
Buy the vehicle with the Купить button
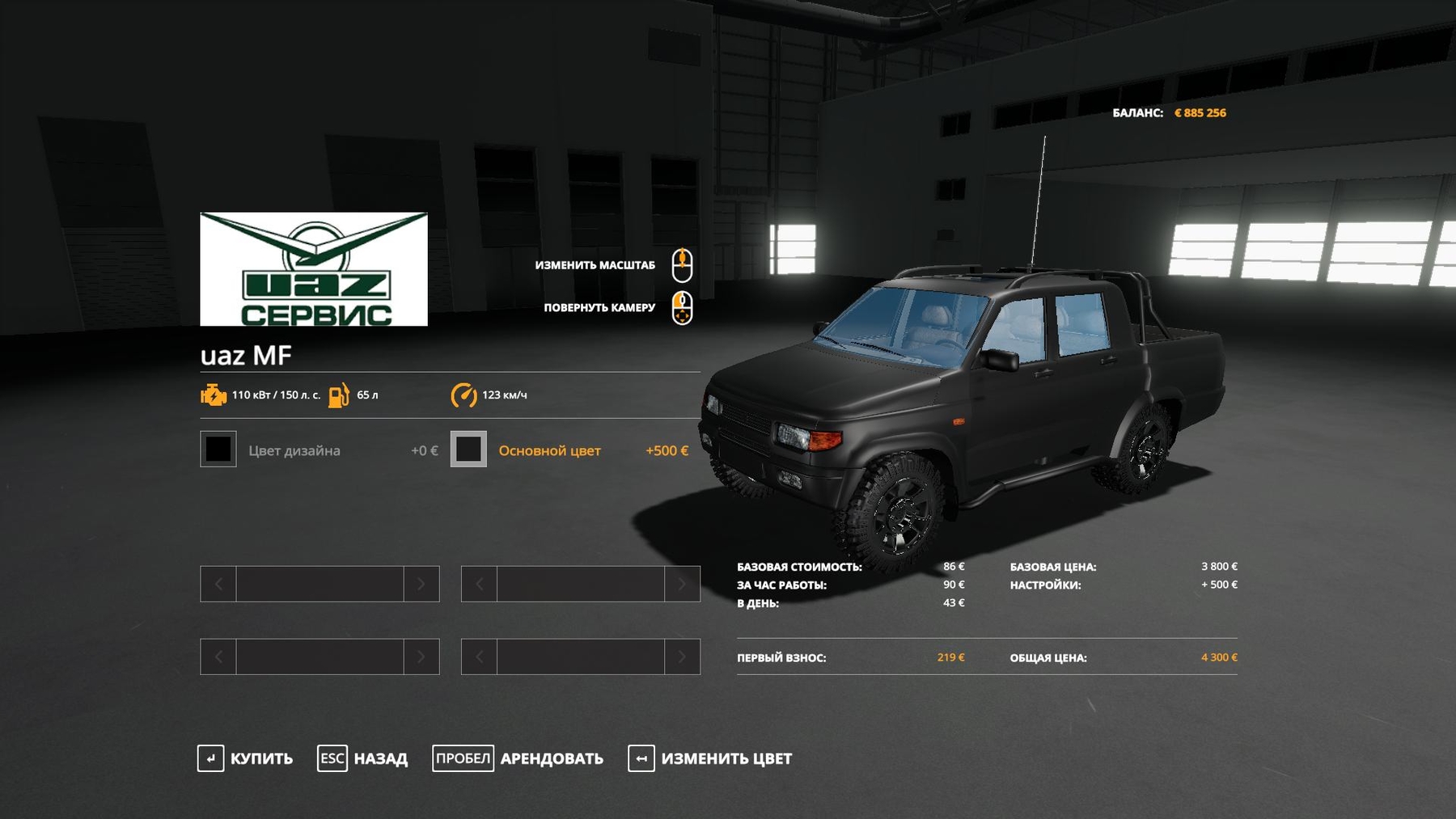pyautogui.click(x=245, y=758)
